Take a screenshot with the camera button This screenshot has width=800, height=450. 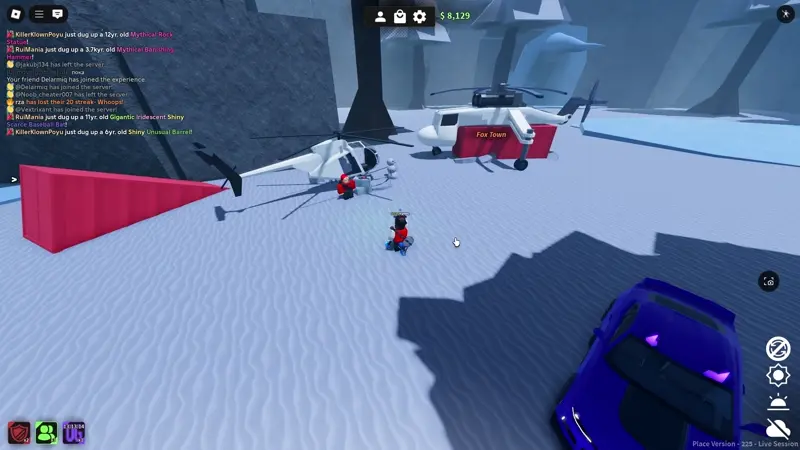coord(768,282)
